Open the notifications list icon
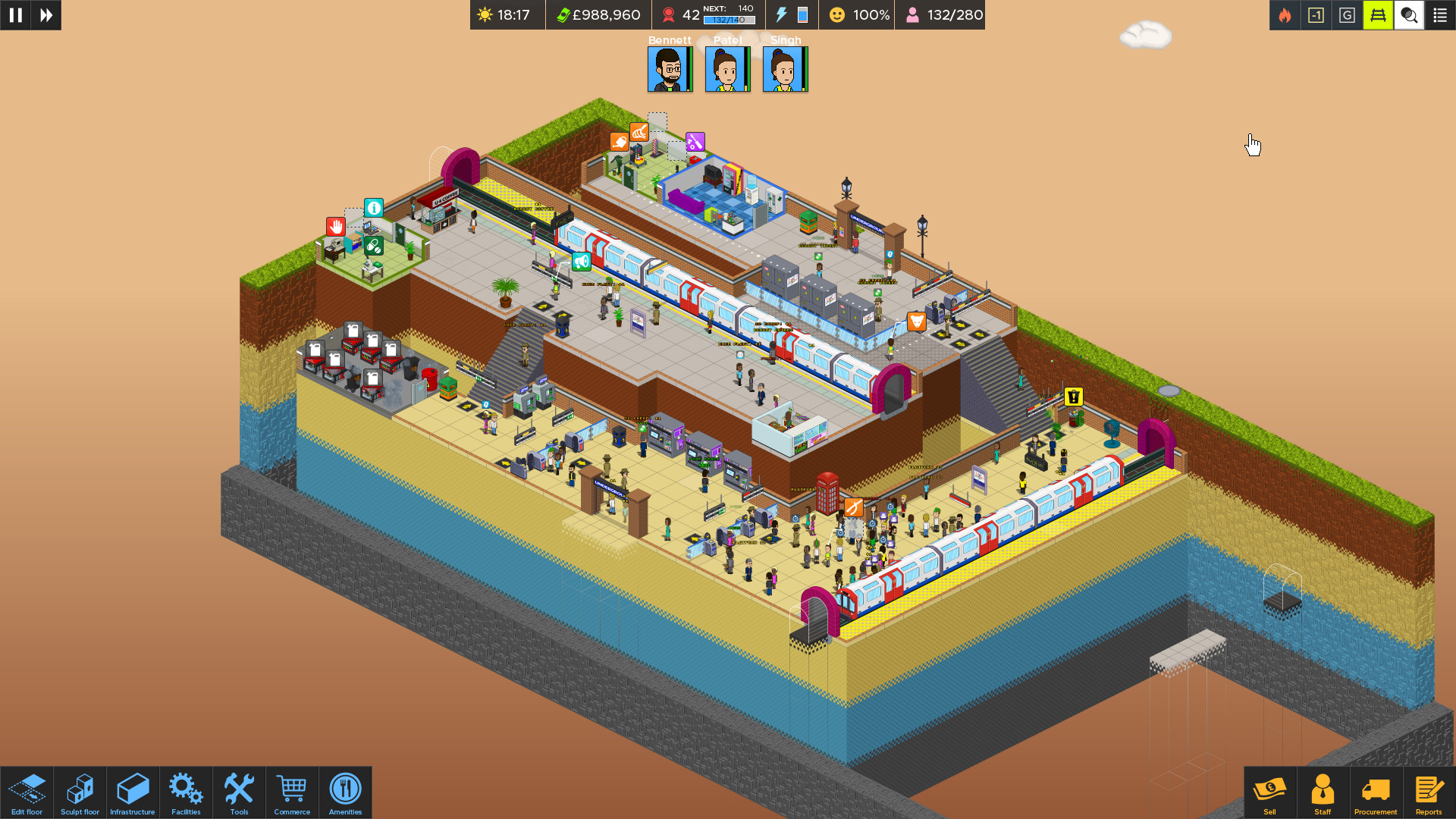The height and width of the screenshot is (819, 1456). (x=1439, y=15)
